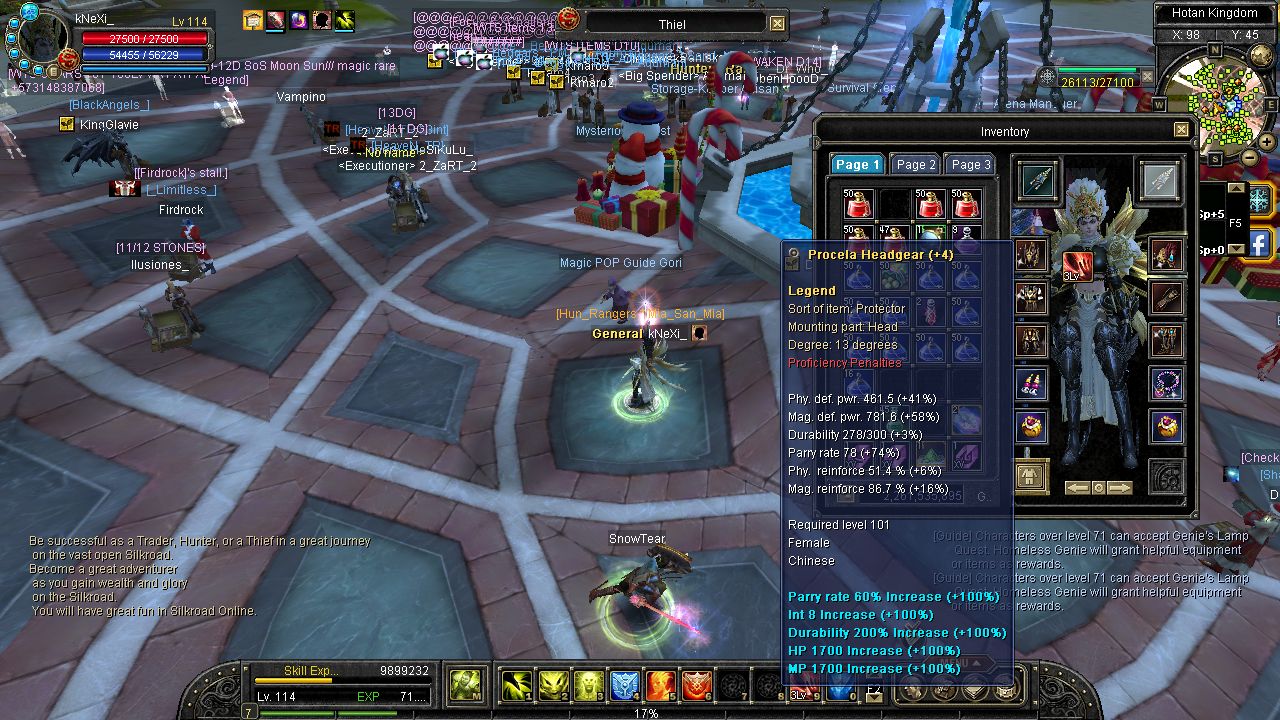Switch to inventory Page 2
This screenshot has height=720, width=1280.
click(916, 165)
